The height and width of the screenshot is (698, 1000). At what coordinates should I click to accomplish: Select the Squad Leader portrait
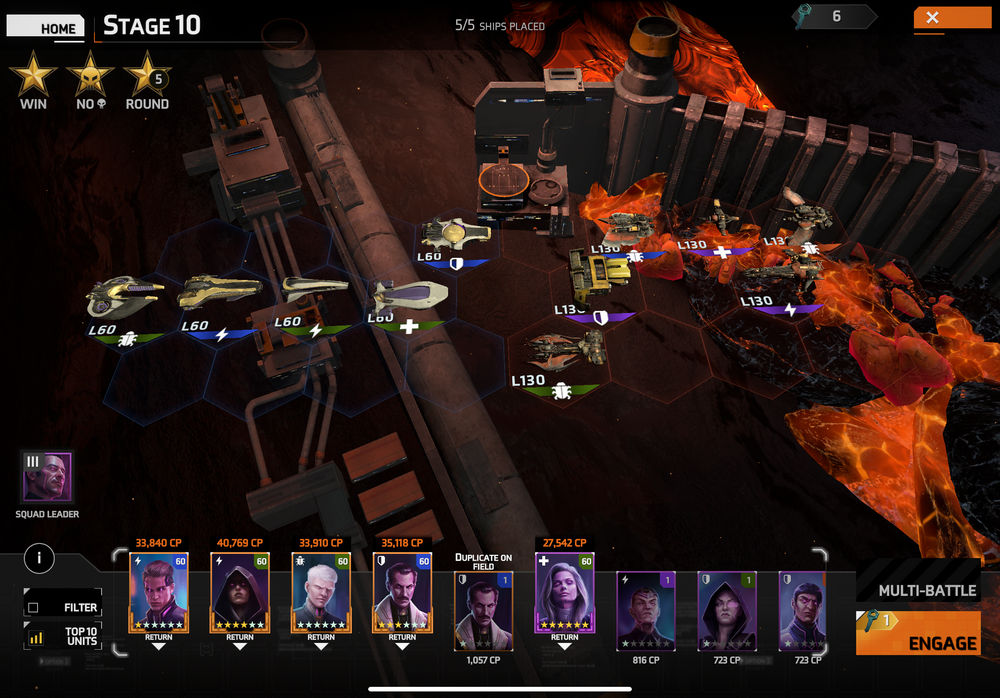48,477
